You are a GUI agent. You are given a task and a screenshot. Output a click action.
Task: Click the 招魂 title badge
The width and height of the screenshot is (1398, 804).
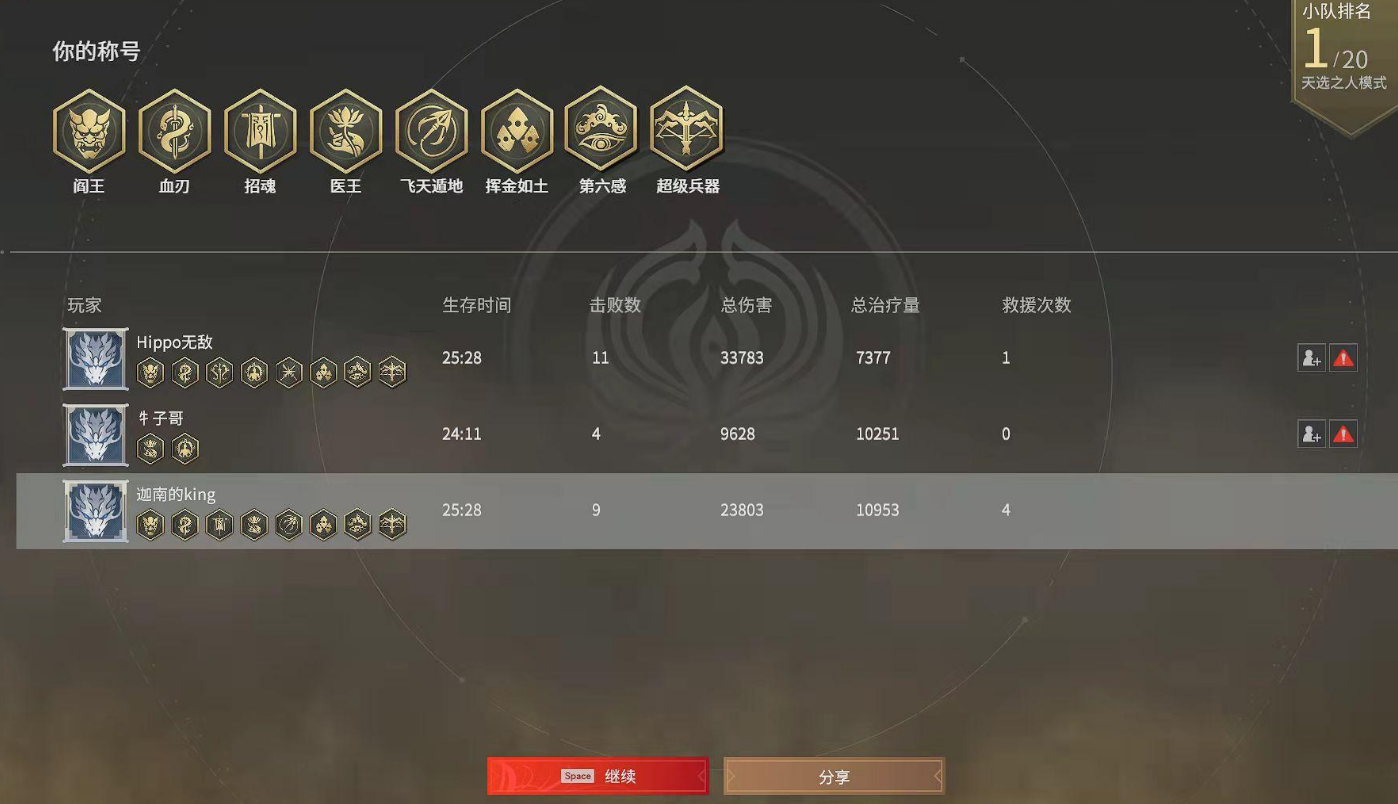pos(259,131)
